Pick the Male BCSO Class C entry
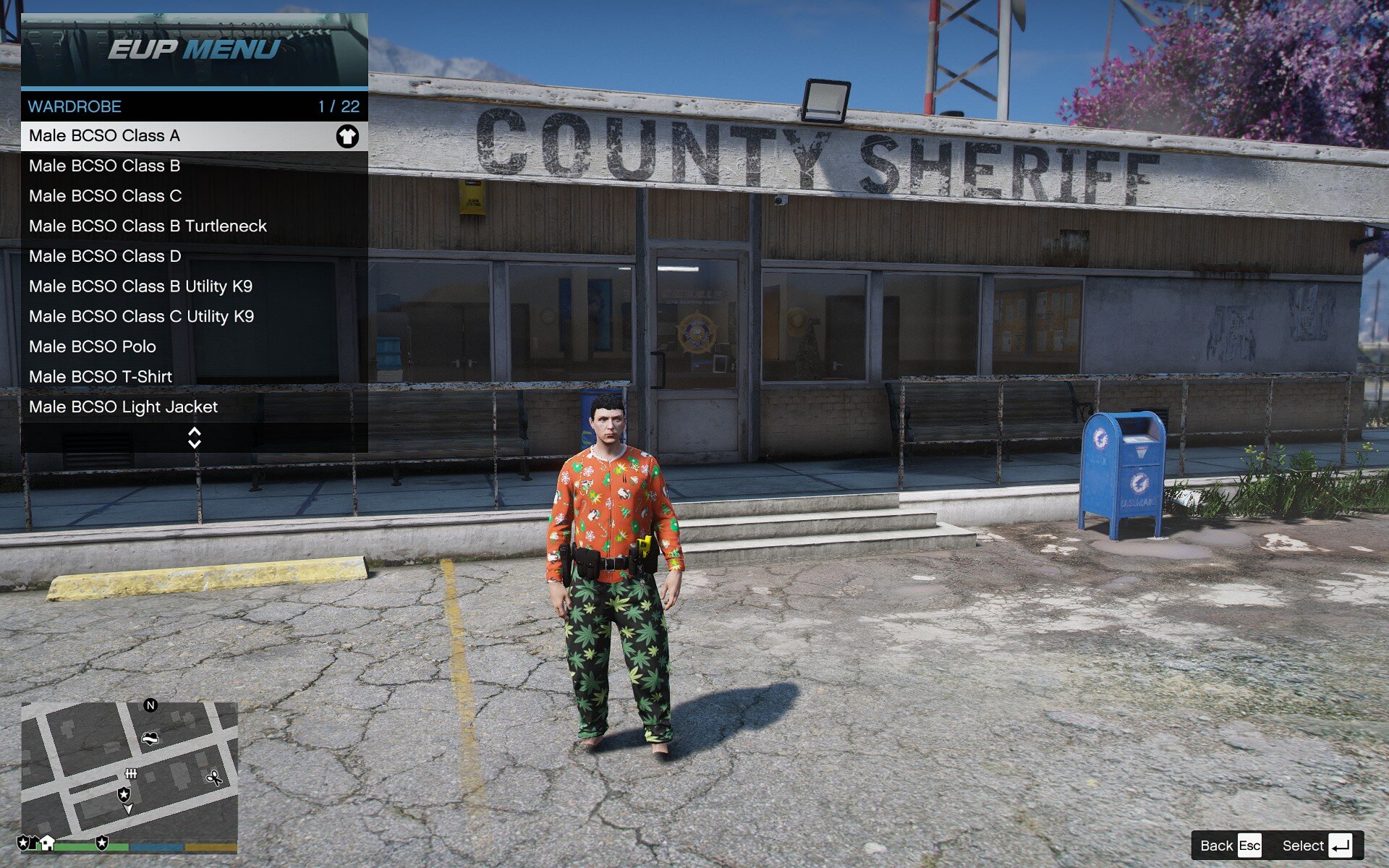 (x=194, y=196)
